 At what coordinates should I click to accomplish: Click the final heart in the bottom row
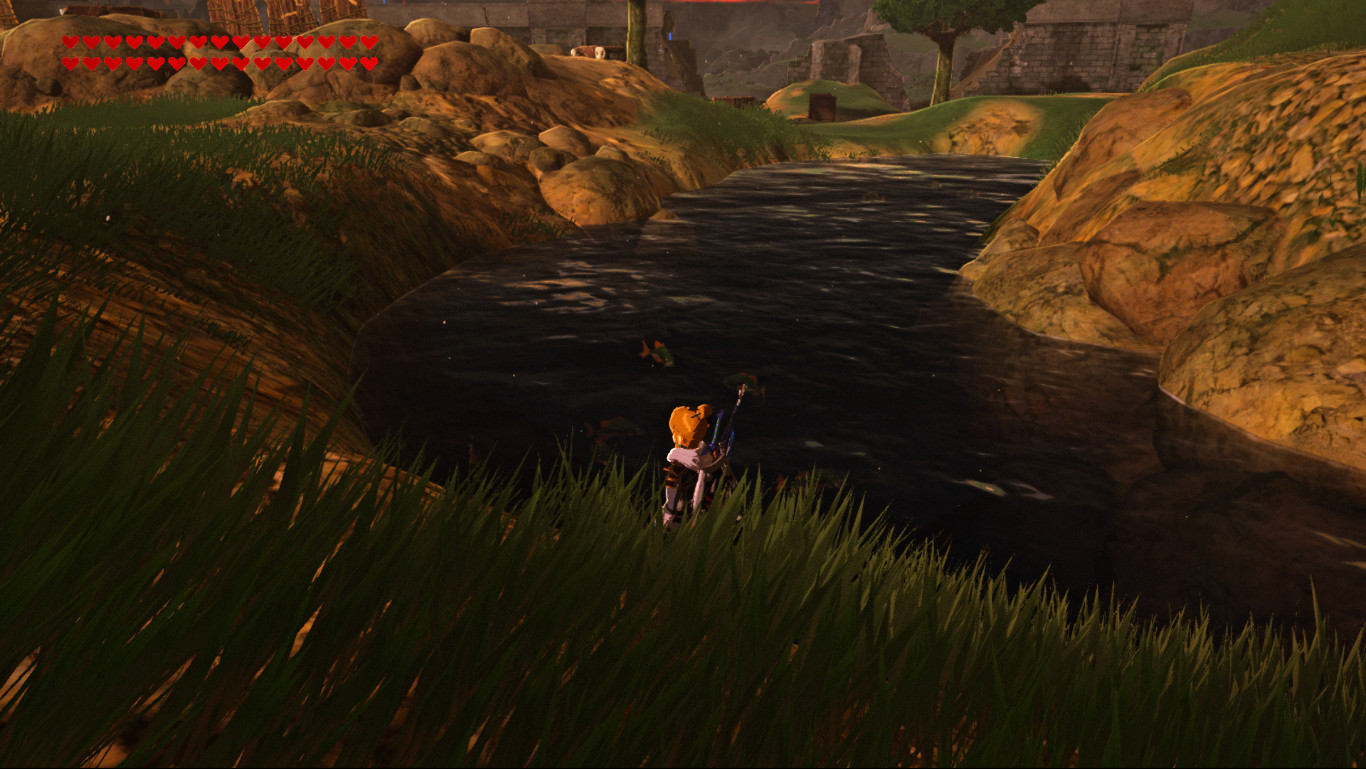[369, 64]
